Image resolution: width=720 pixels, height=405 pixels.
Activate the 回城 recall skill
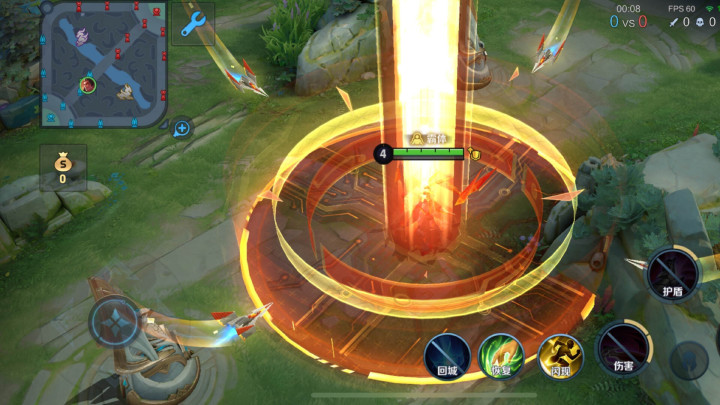click(x=447, y=356)
